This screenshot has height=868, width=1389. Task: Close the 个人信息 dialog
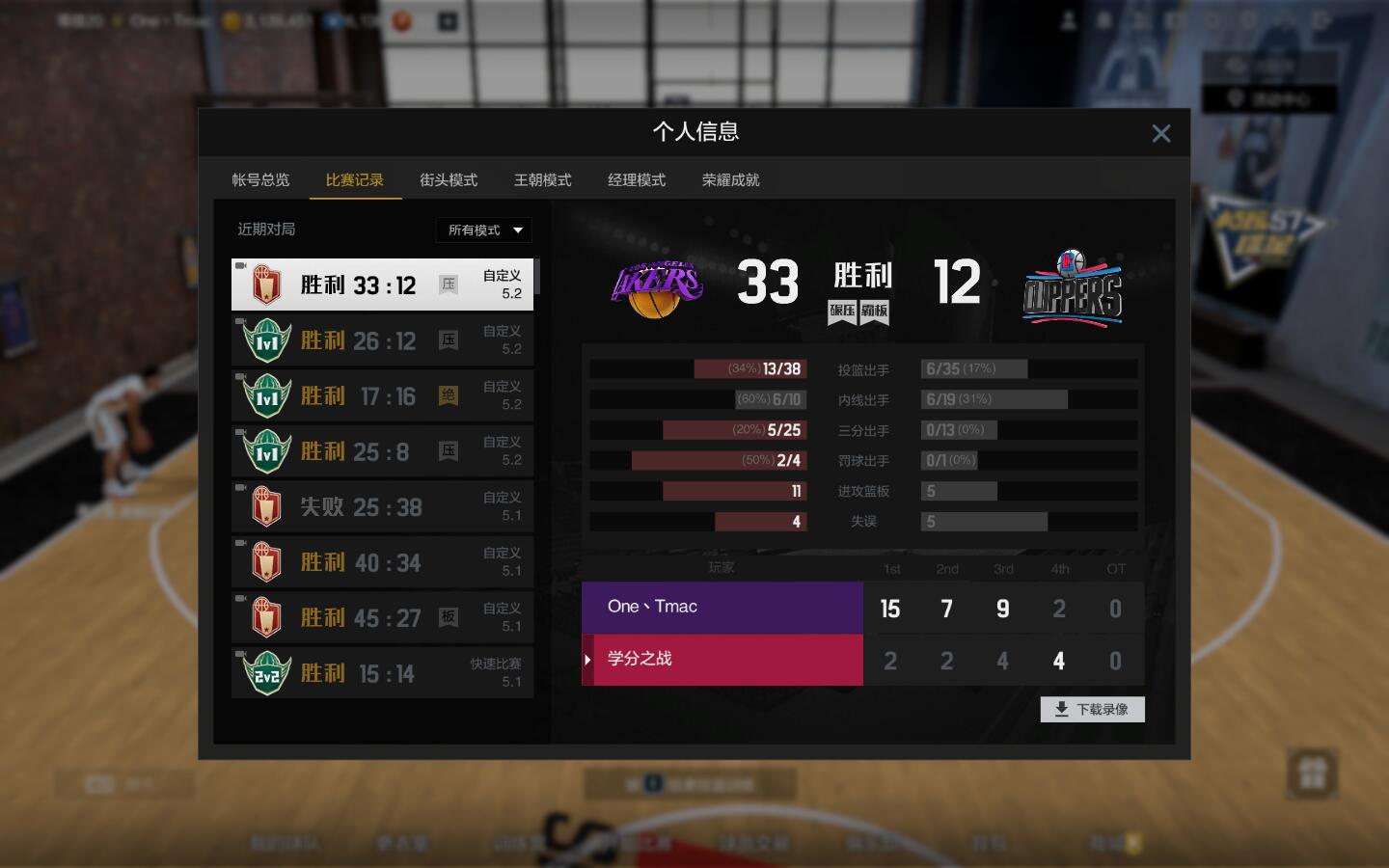click(x=1160, y=134)
